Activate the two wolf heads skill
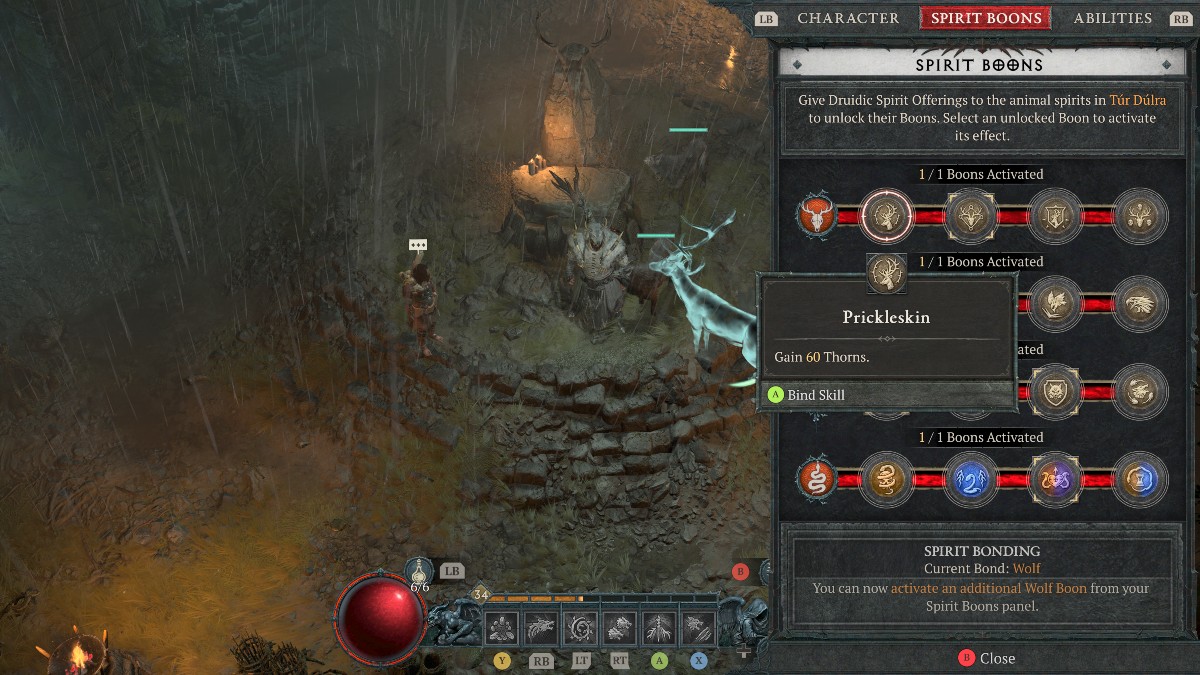This screenshot has height=675, width=1200. [x=620, y=628]
